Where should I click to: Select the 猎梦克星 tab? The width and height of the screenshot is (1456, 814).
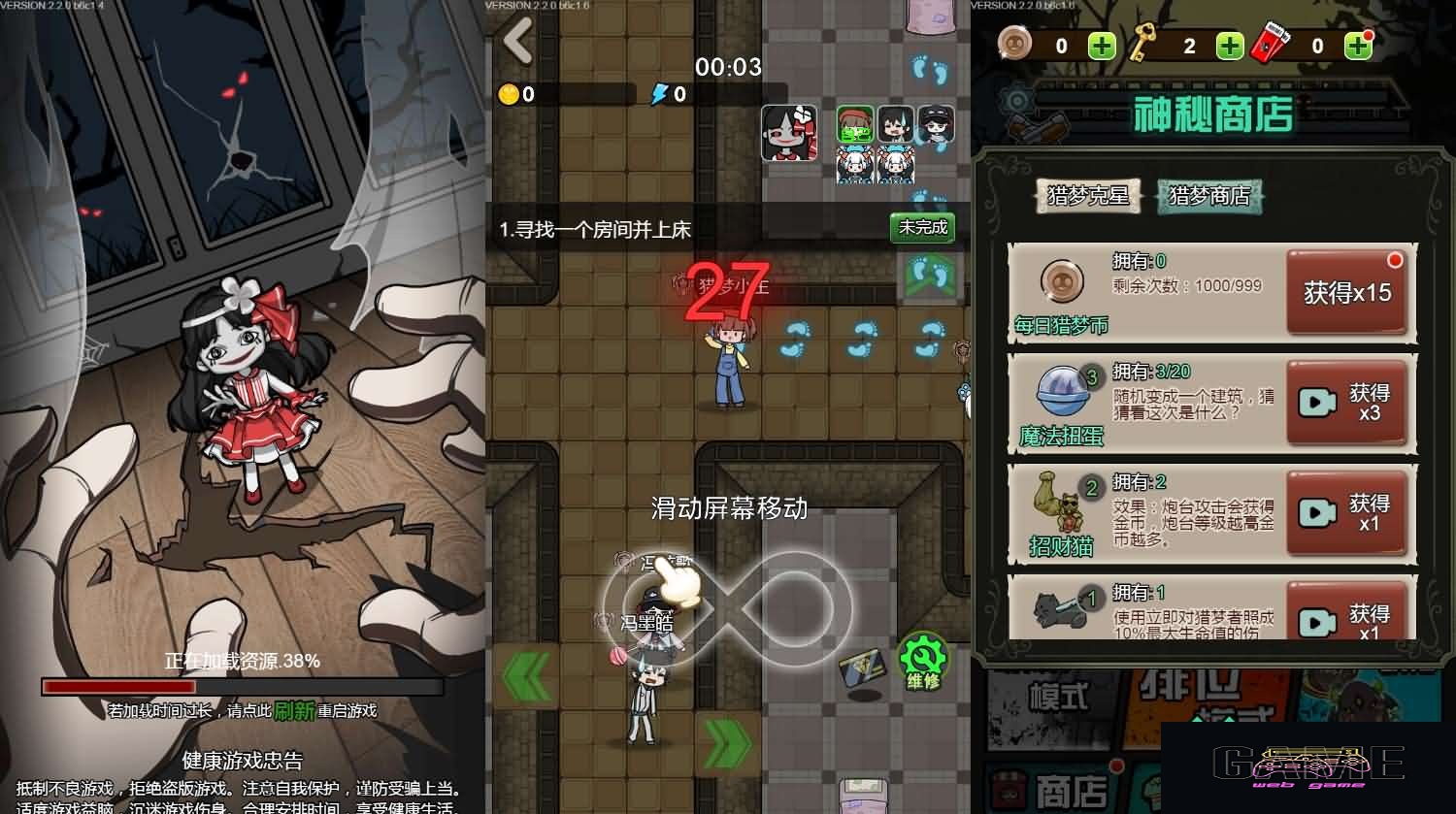pos(1088,196)
